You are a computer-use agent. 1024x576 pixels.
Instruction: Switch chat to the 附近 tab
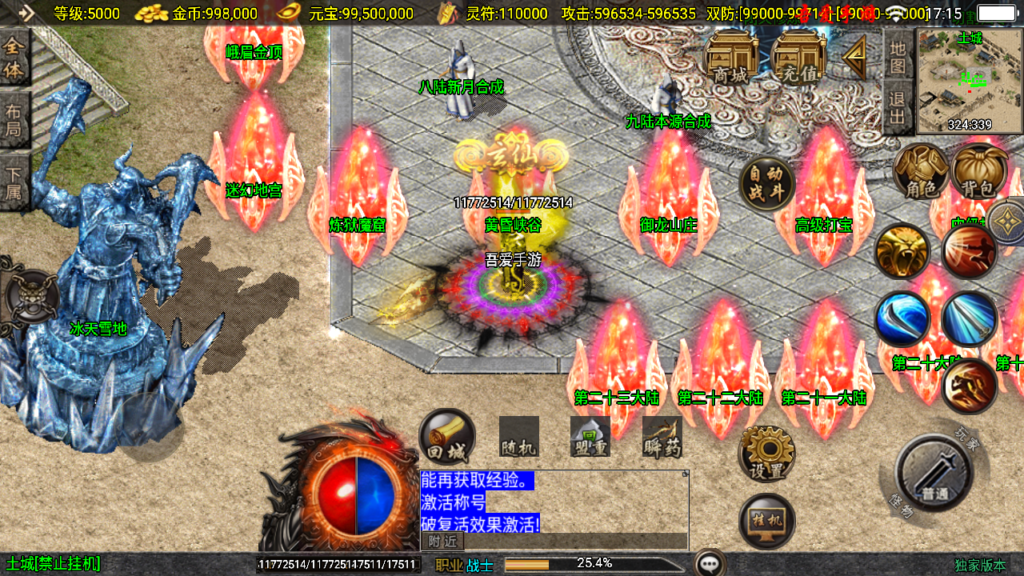click(x=442, y=541)
